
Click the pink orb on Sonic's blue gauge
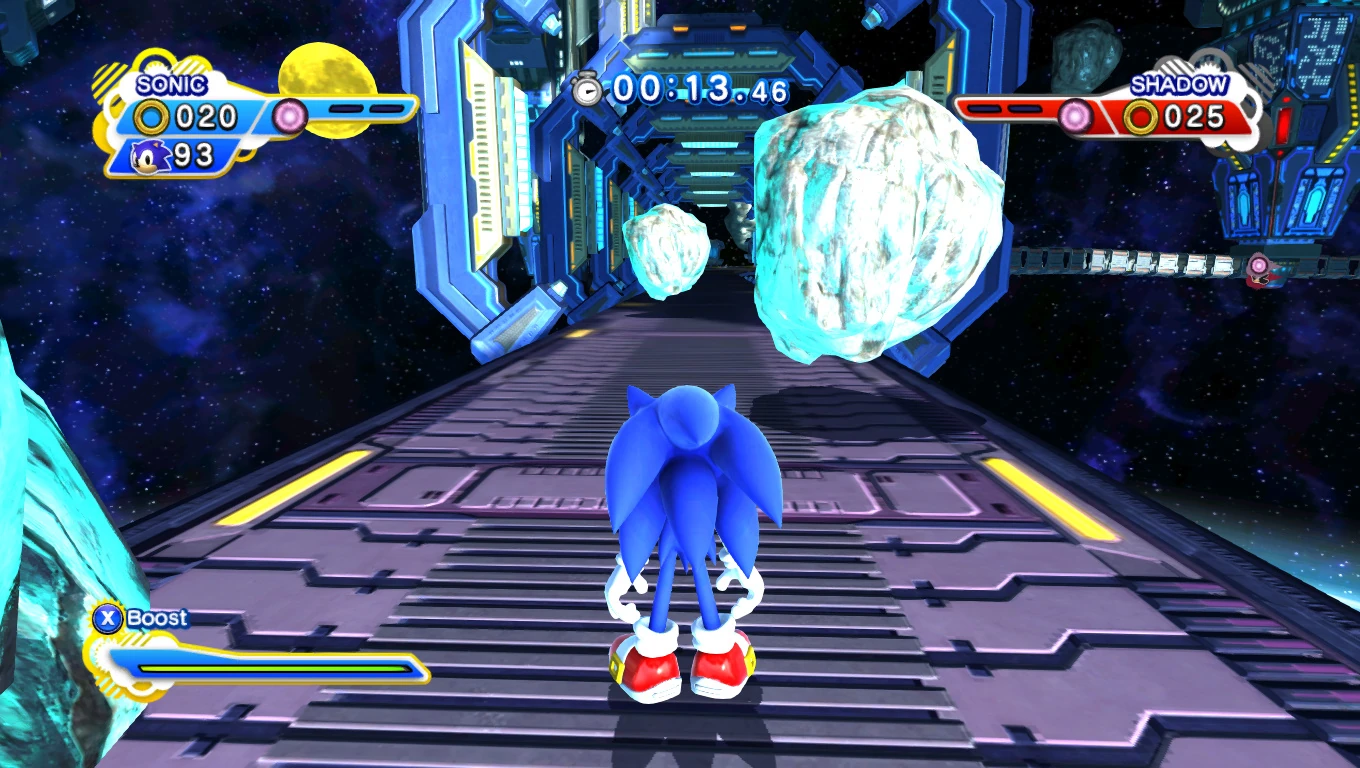click(291, 116)
